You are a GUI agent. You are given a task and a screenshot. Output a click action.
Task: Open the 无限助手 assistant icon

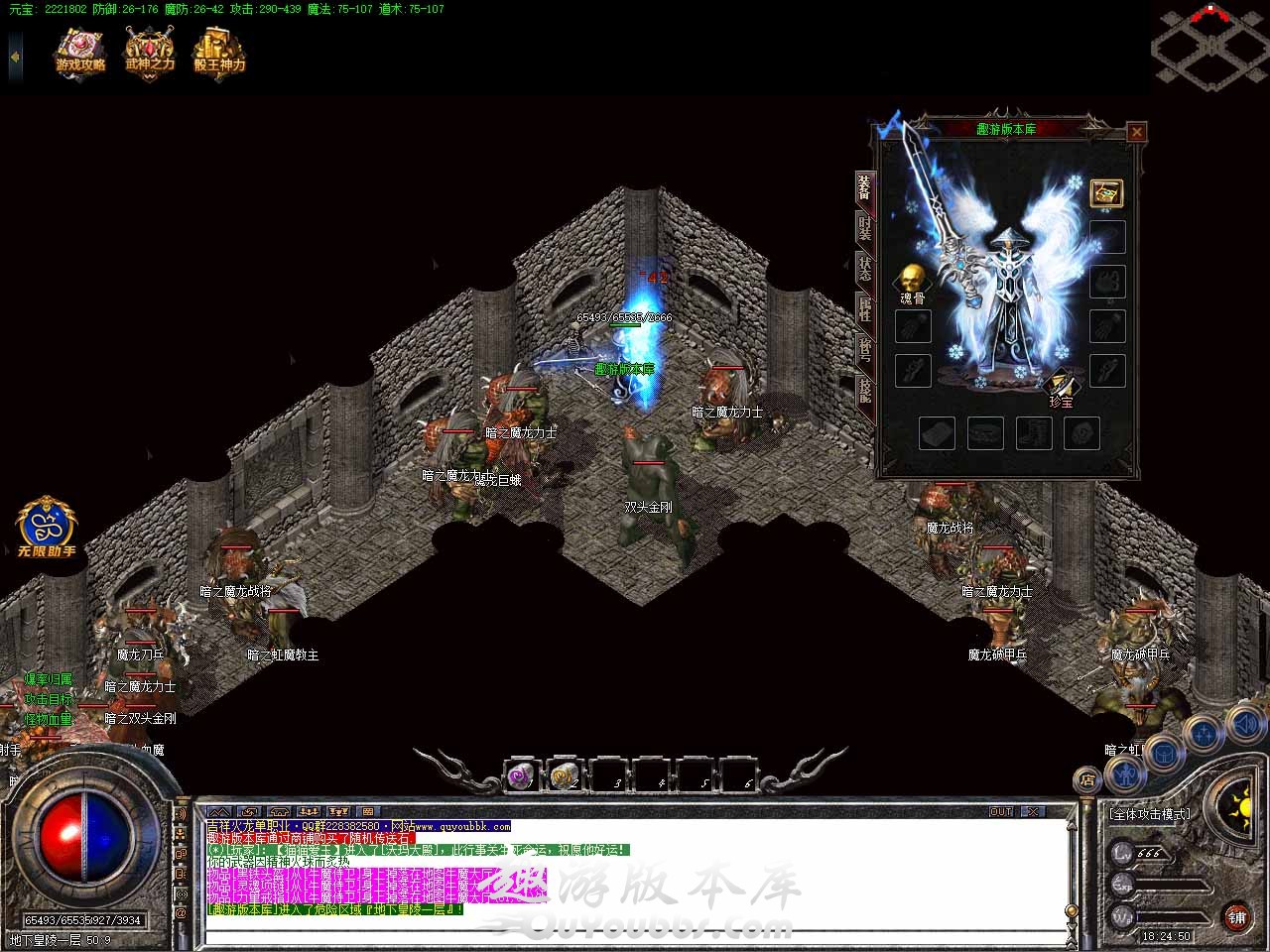46,524
